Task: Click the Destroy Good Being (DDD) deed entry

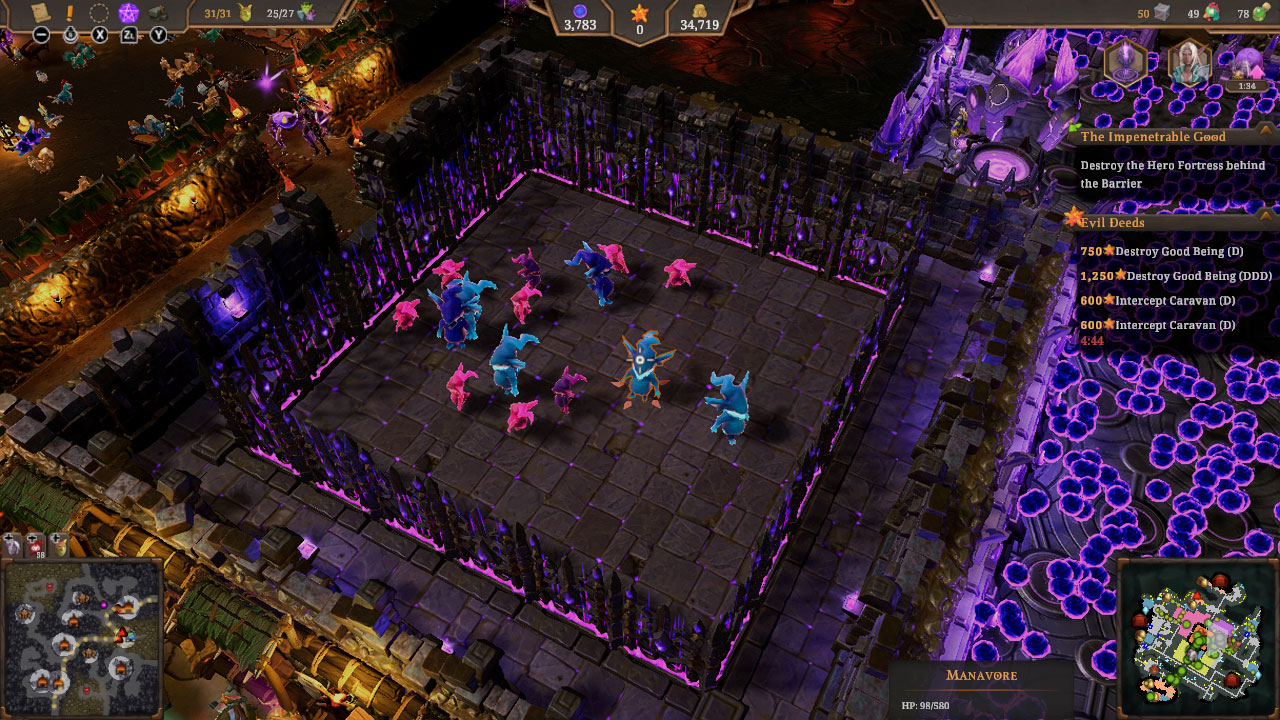Action: point(1172,275)
